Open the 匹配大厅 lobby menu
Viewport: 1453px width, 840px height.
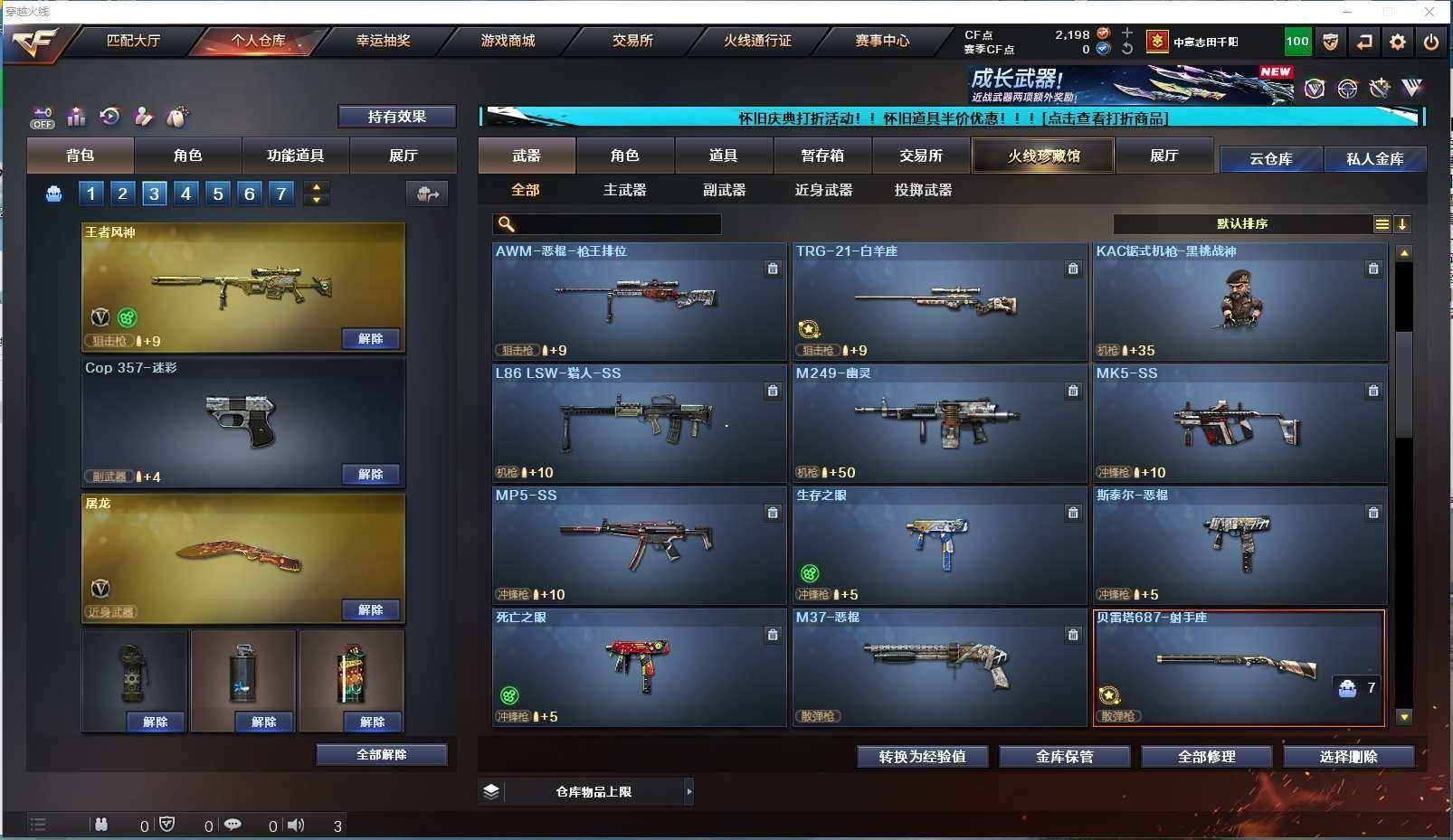click(x=133, y=41)
